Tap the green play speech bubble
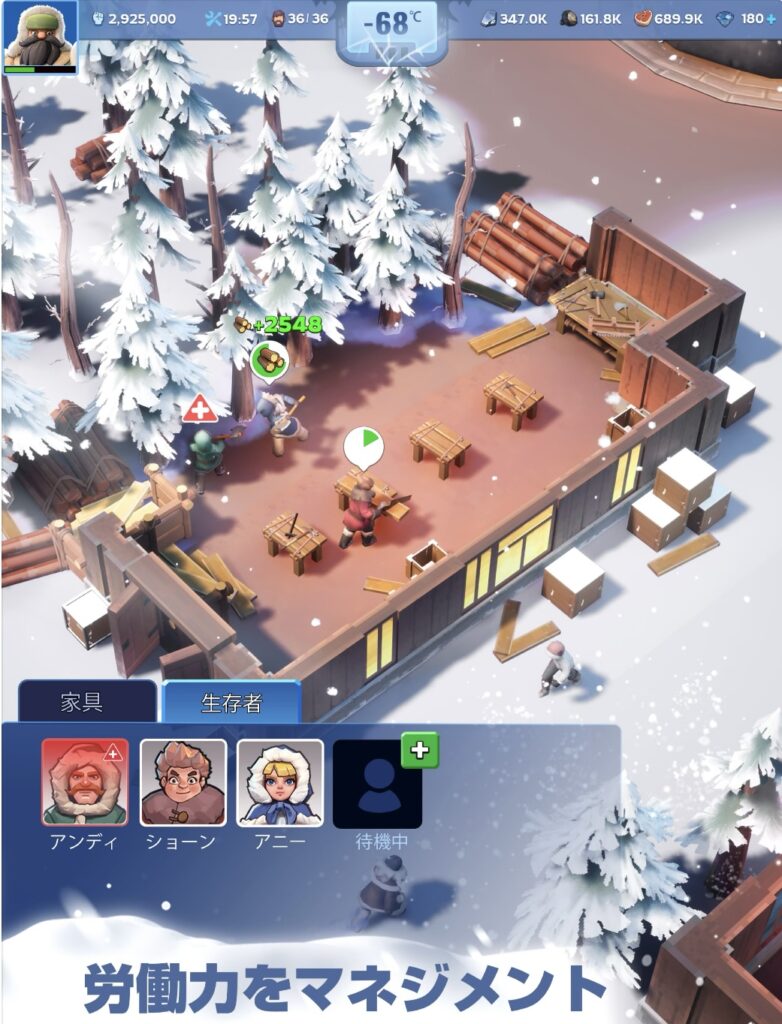This screenshot has width=782, height=1024. pyautogui.click(x=364, y=445)
